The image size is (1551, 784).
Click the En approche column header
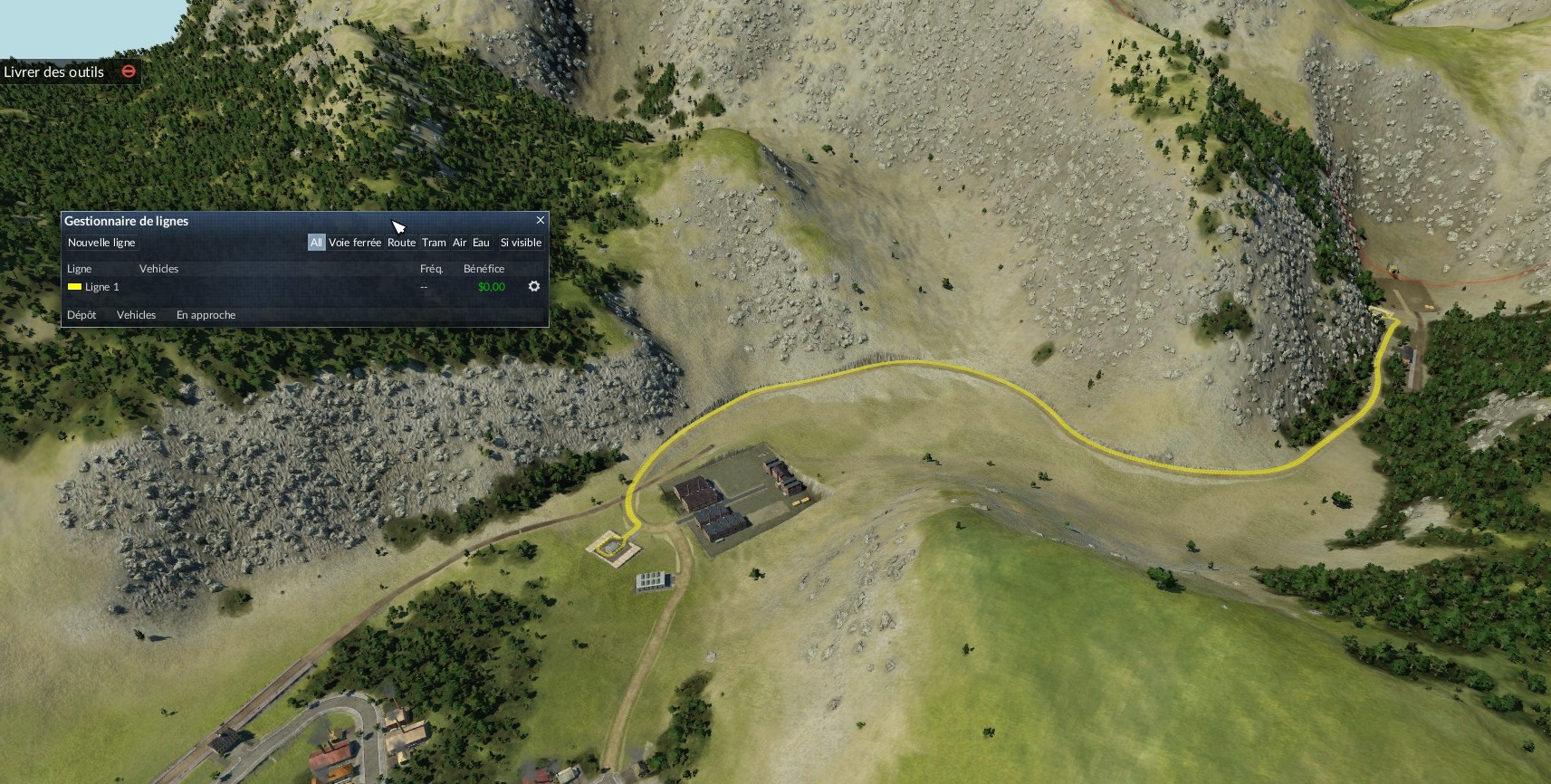click(x=206, y=315)
